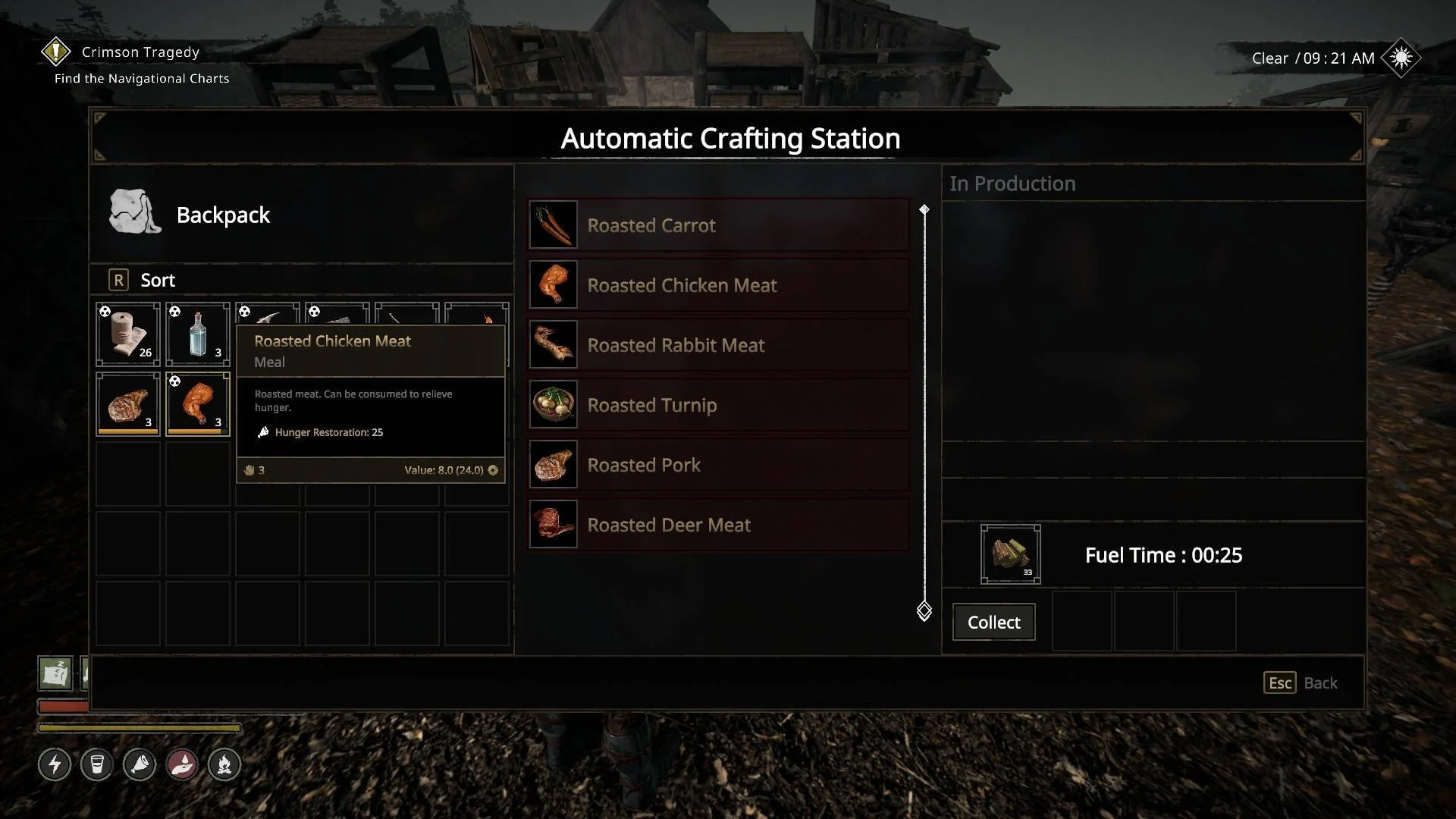Select the bandage roll stack of 26
Image resolution: width=1456 pixels, height=819 pixels.
128,334
